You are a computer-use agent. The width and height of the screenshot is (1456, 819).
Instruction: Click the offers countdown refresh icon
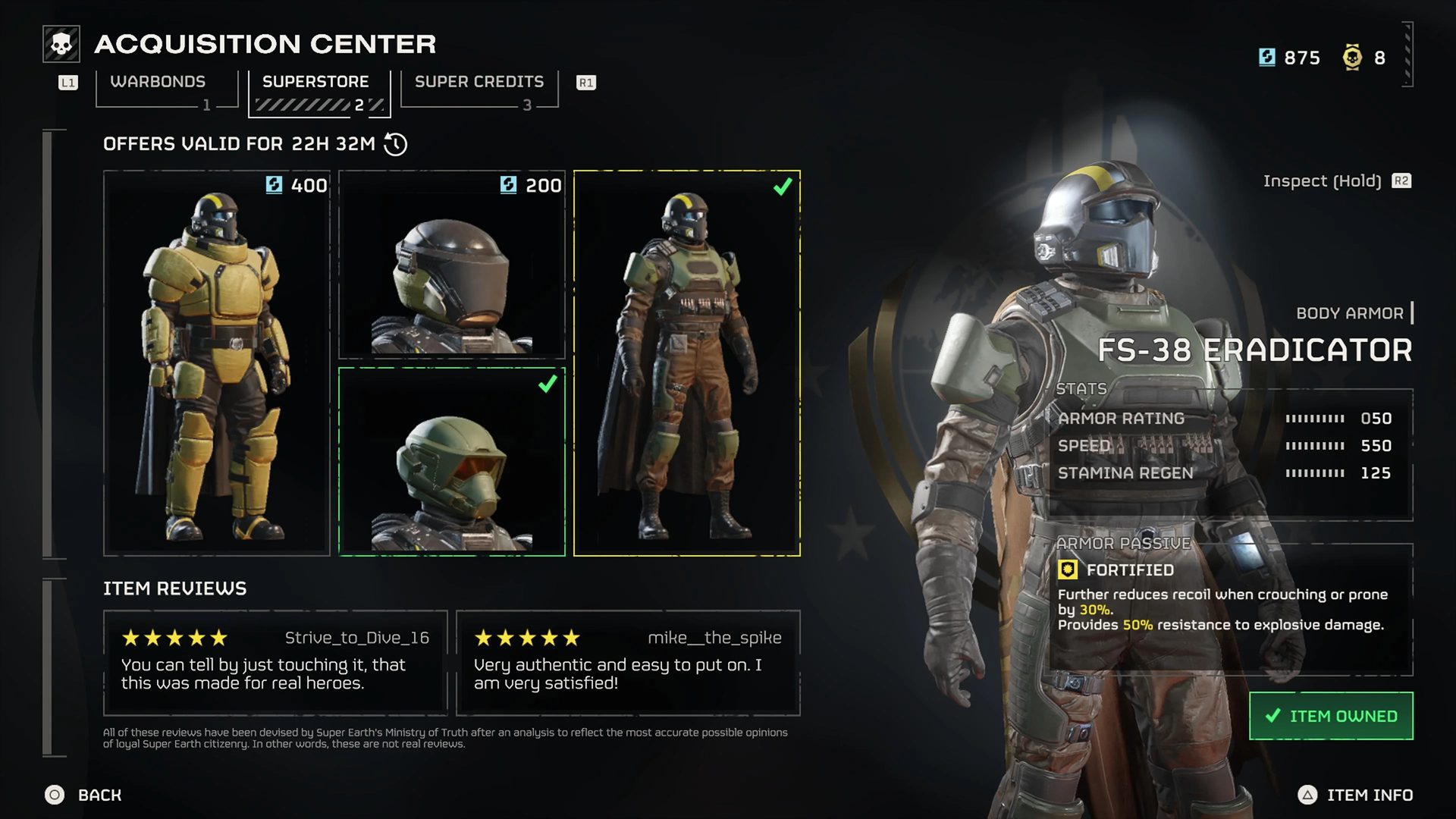tap(394, 143)
